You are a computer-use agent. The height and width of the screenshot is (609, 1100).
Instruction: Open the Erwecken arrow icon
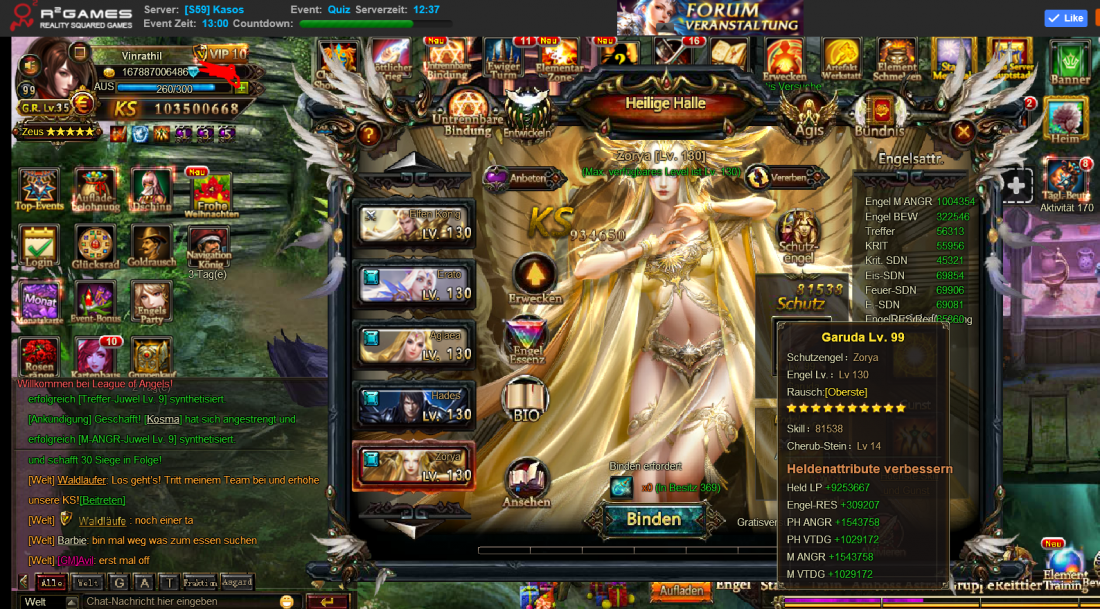pos(534,276)
